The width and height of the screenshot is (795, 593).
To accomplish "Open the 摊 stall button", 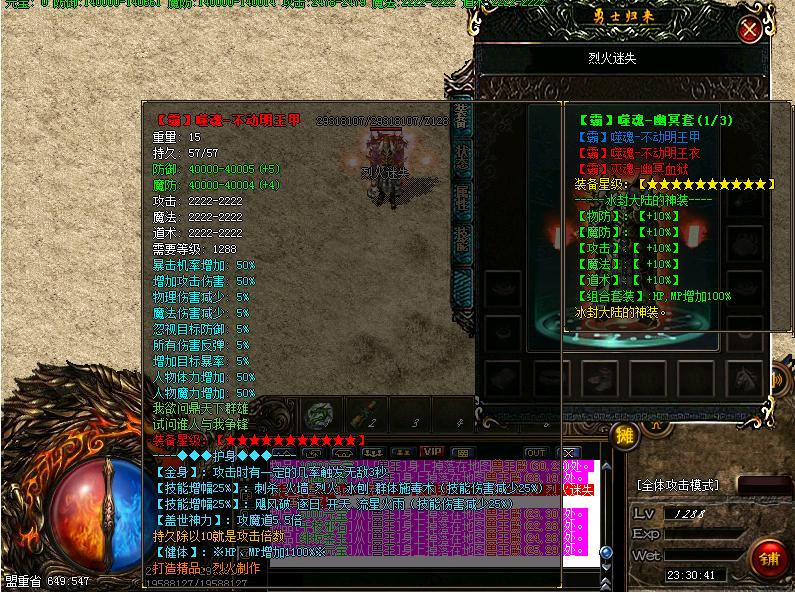I will [x=625, y=435].
